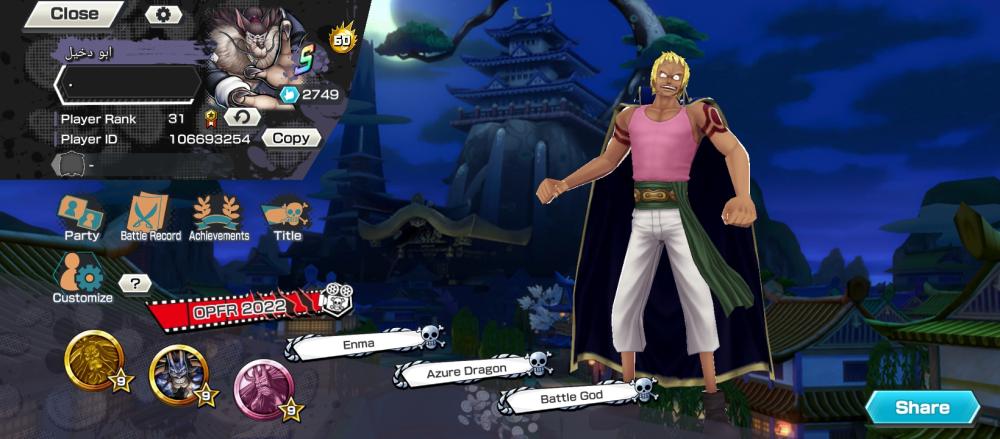This screenshot has height=439, width=1000.
Task: Copy the Player ID
Action: [x=291, y=139]
